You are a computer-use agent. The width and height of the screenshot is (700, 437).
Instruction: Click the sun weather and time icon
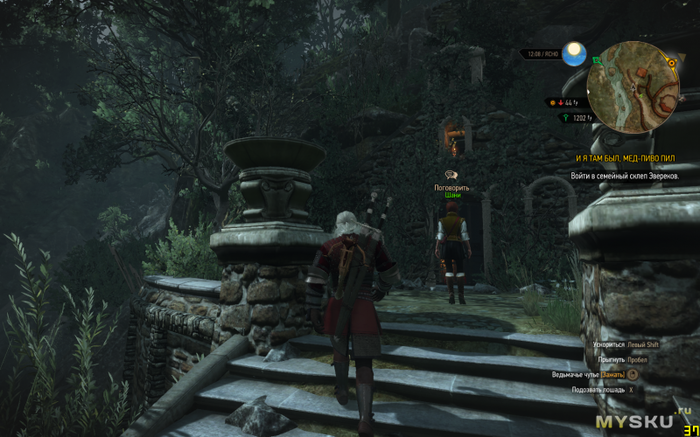pyautogui.click(x=573, y=54)
